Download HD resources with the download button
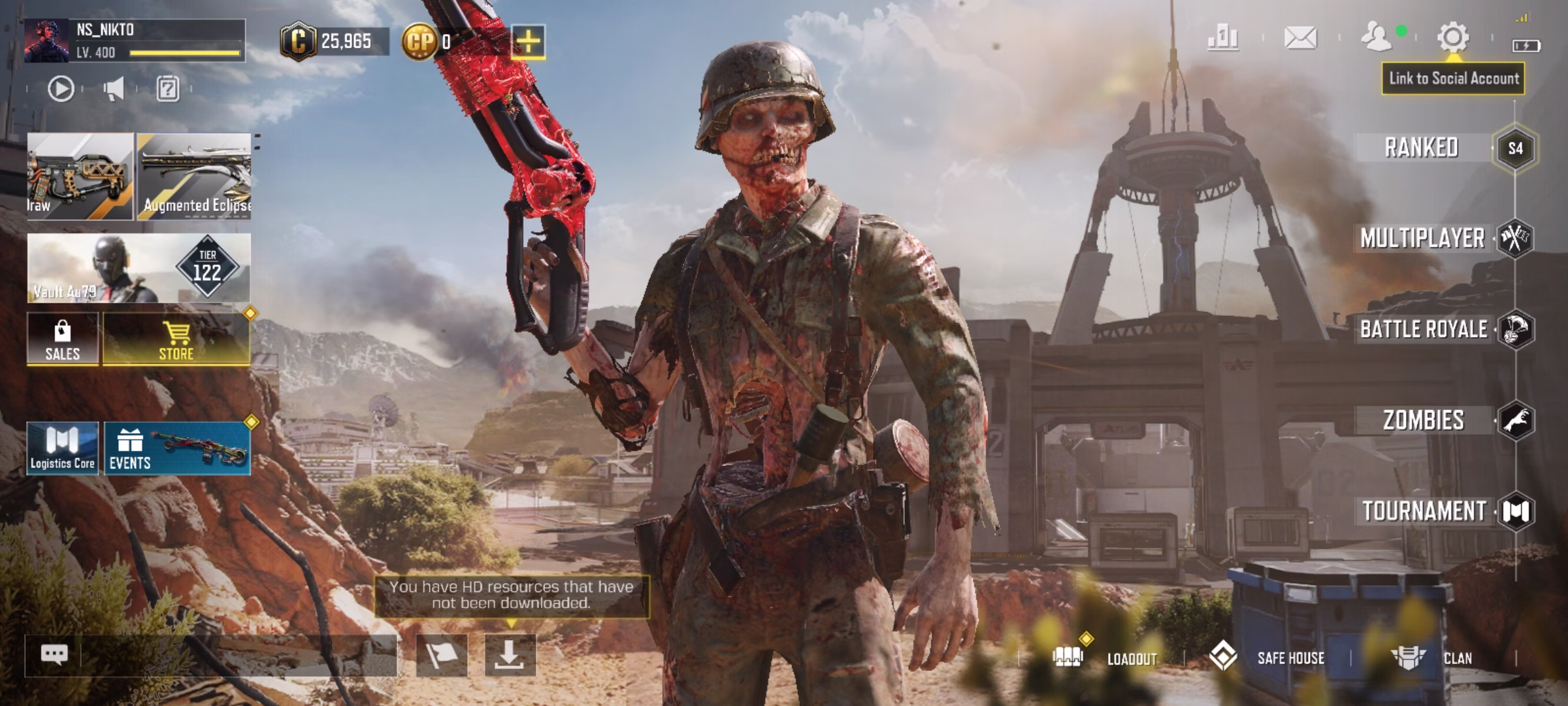Screen dimensions: 1568x706 [510, 654]
